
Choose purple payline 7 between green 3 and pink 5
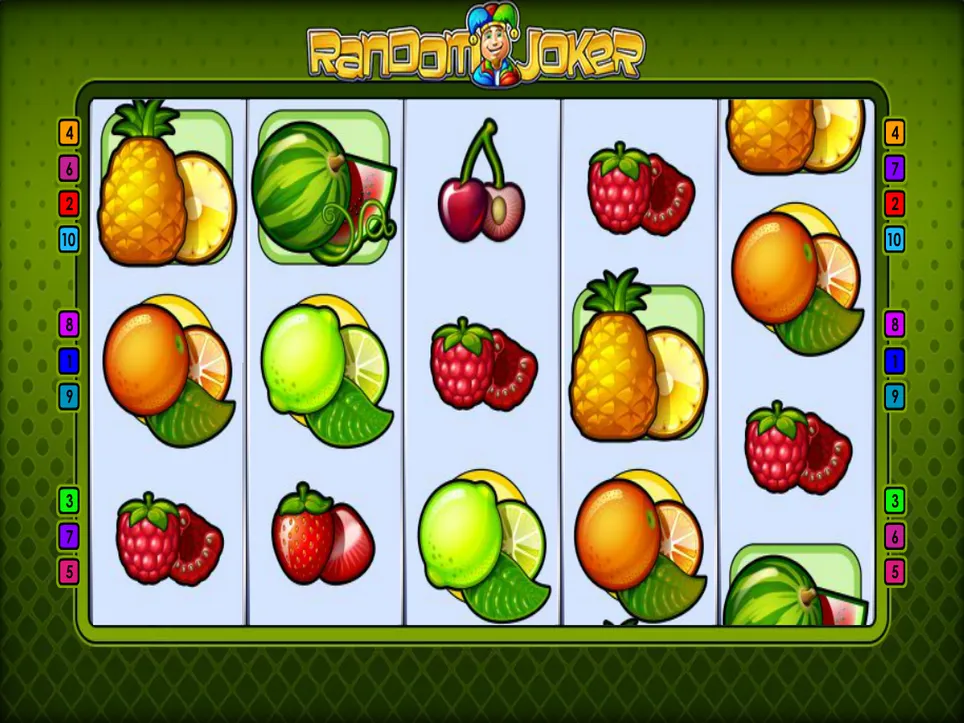click(x=69, y=536)
